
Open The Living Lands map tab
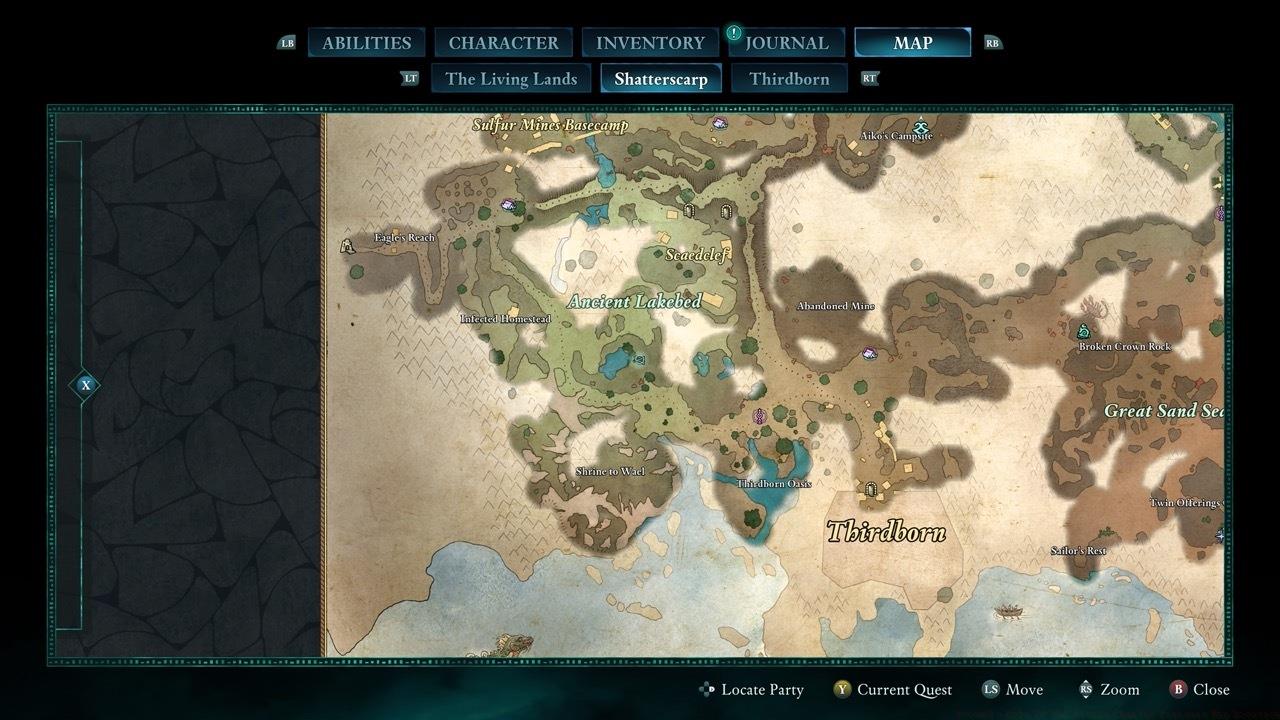coord(511,78)
